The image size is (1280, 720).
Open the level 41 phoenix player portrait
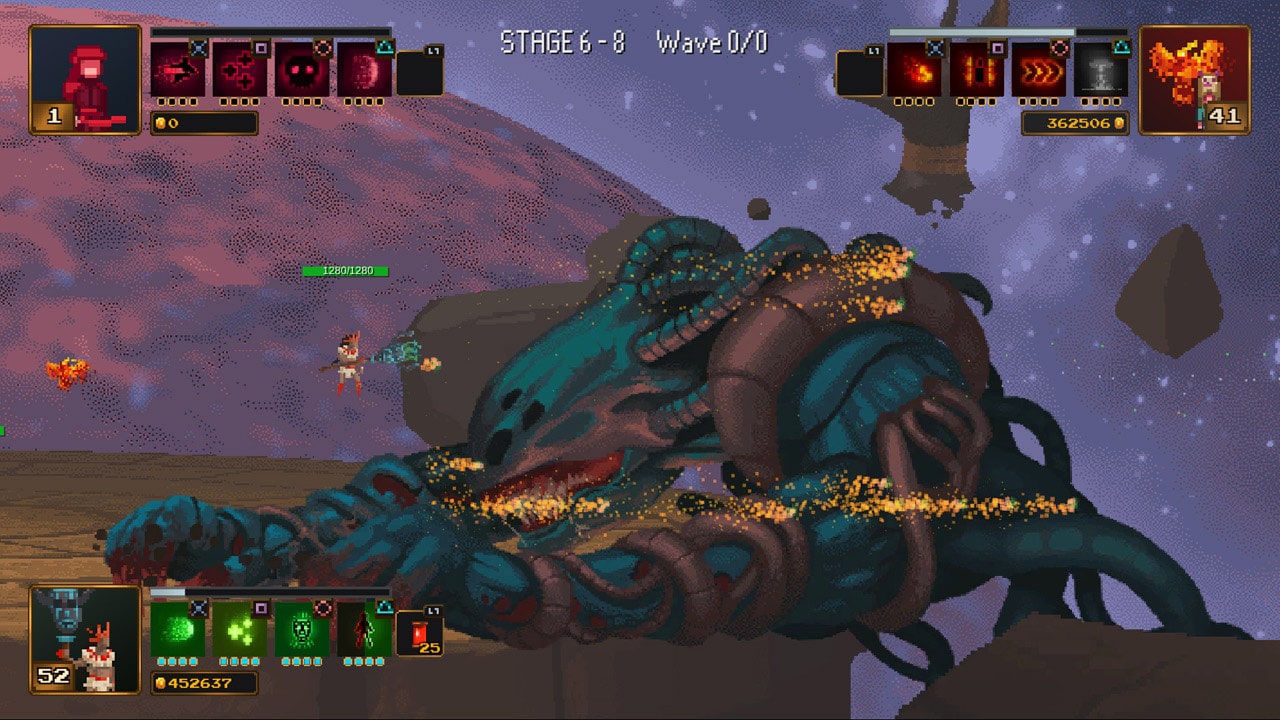click(x=1197, y=78)
